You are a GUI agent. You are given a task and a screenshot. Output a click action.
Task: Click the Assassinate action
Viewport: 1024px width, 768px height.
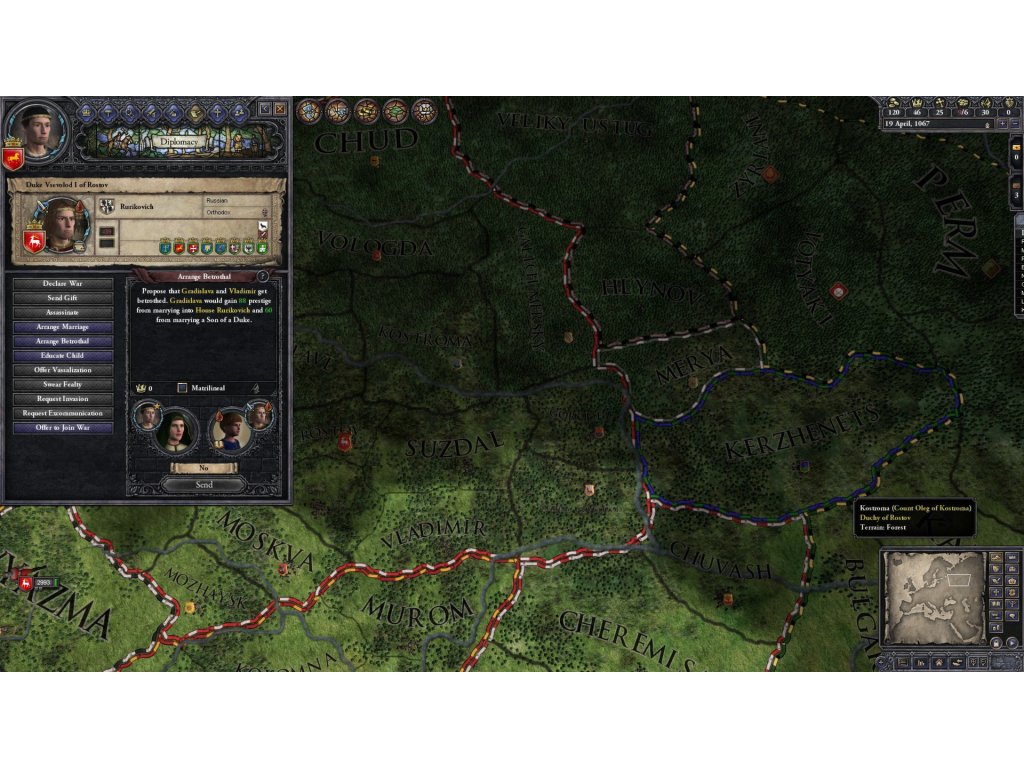tap(62, 312)
